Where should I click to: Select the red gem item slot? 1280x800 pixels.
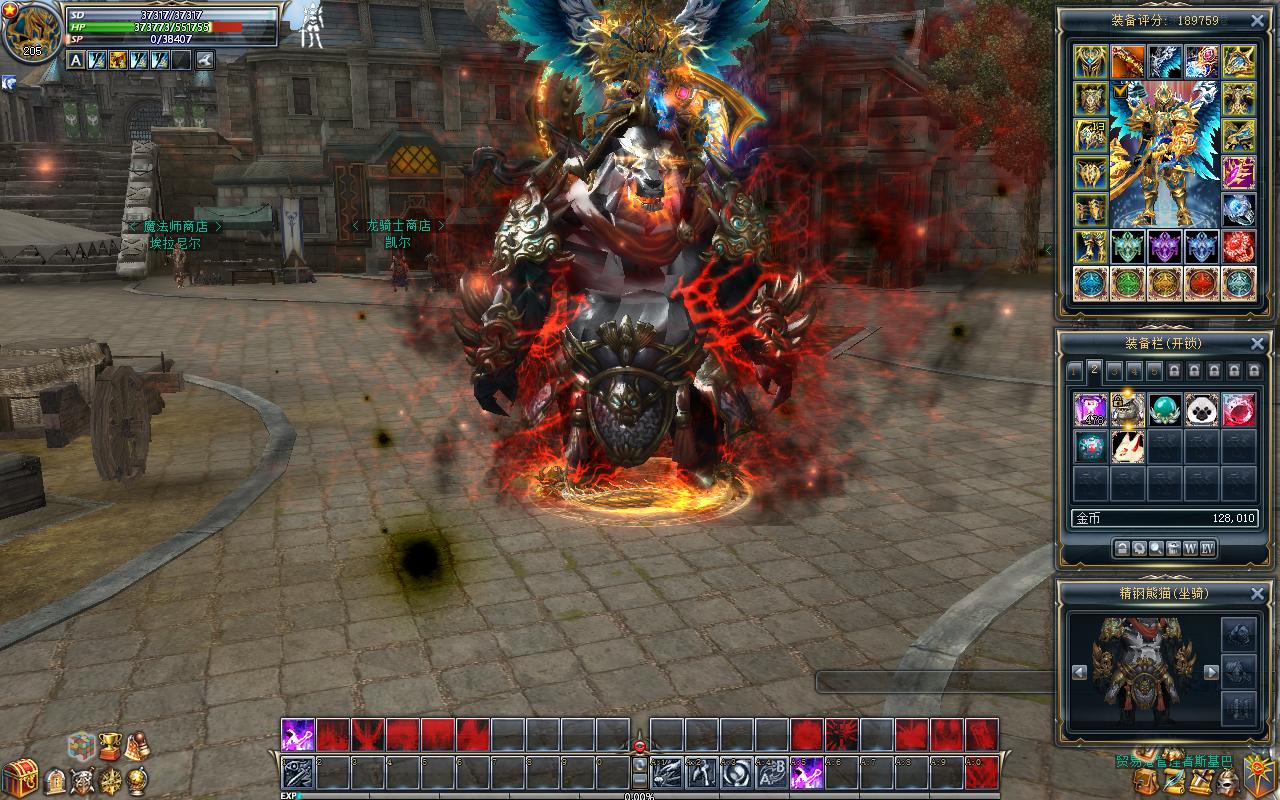point(1239,409)
